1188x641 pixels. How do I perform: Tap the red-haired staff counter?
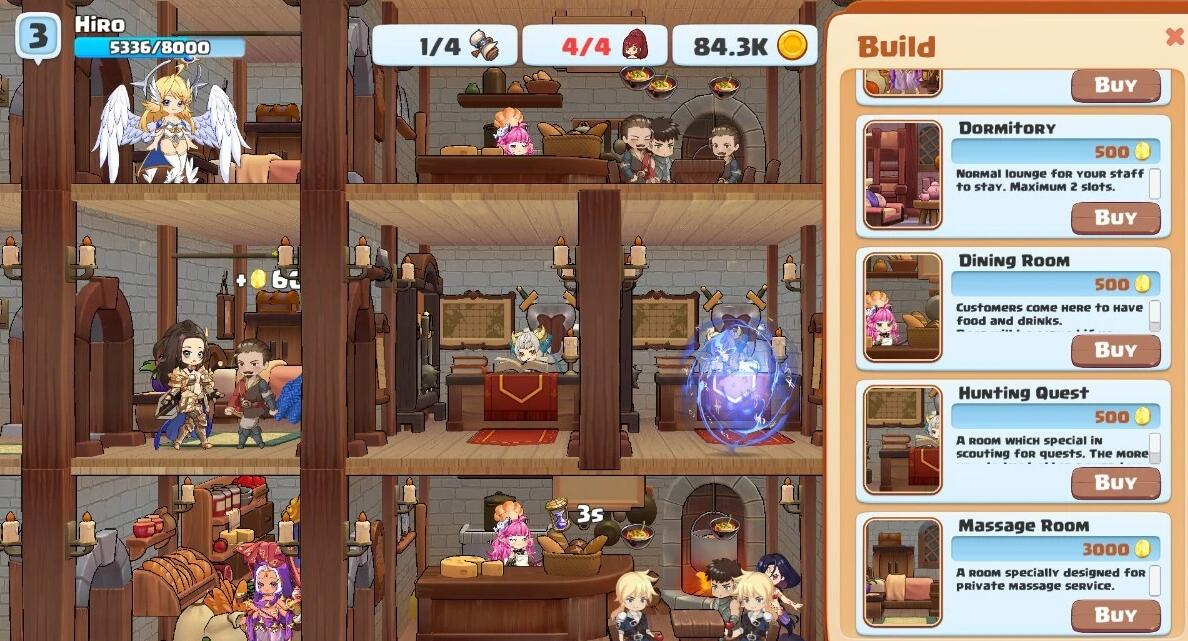(595, 46)
